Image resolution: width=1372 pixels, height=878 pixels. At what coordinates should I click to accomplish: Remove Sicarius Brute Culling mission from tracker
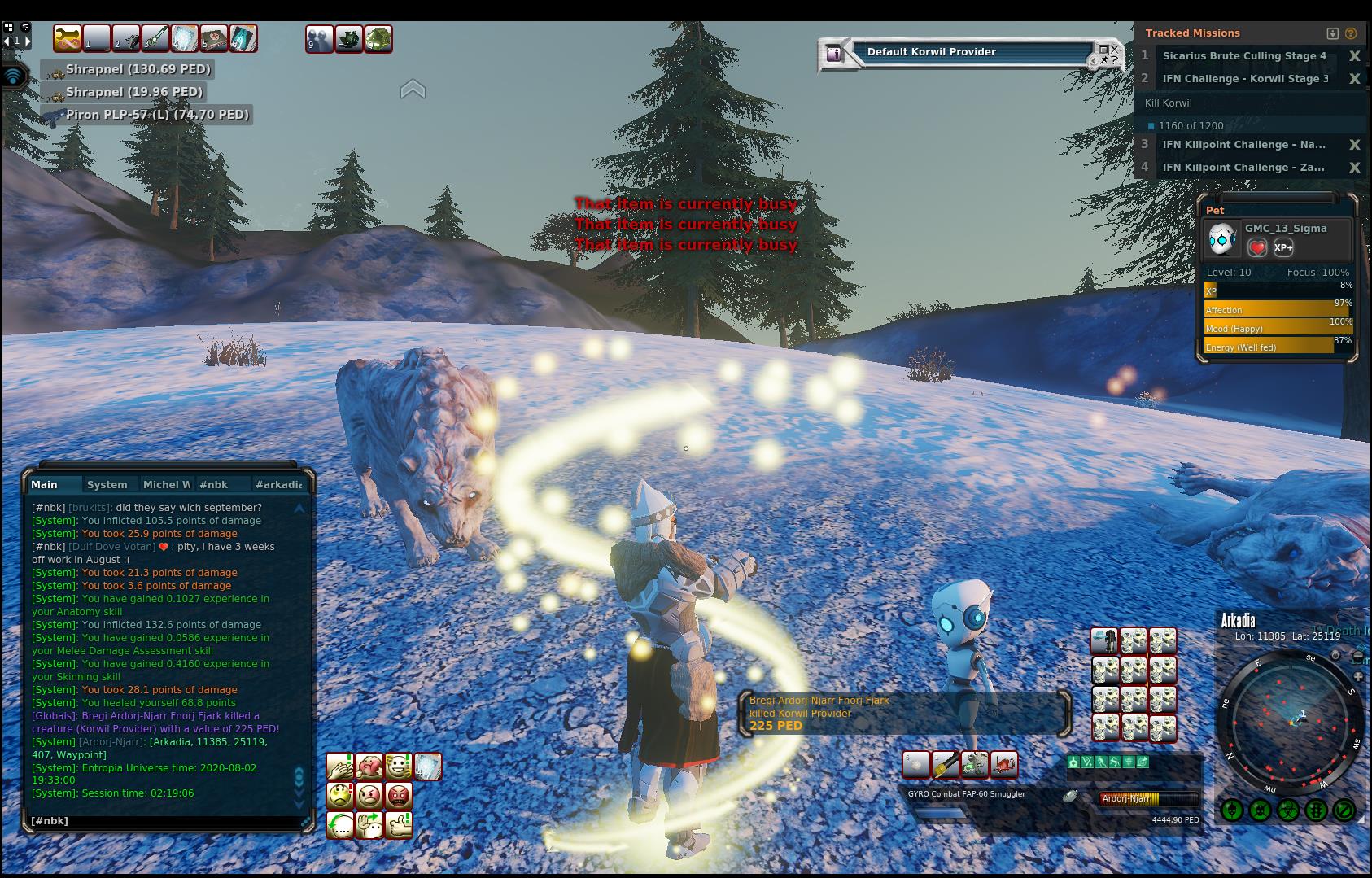click(1354, 56)
